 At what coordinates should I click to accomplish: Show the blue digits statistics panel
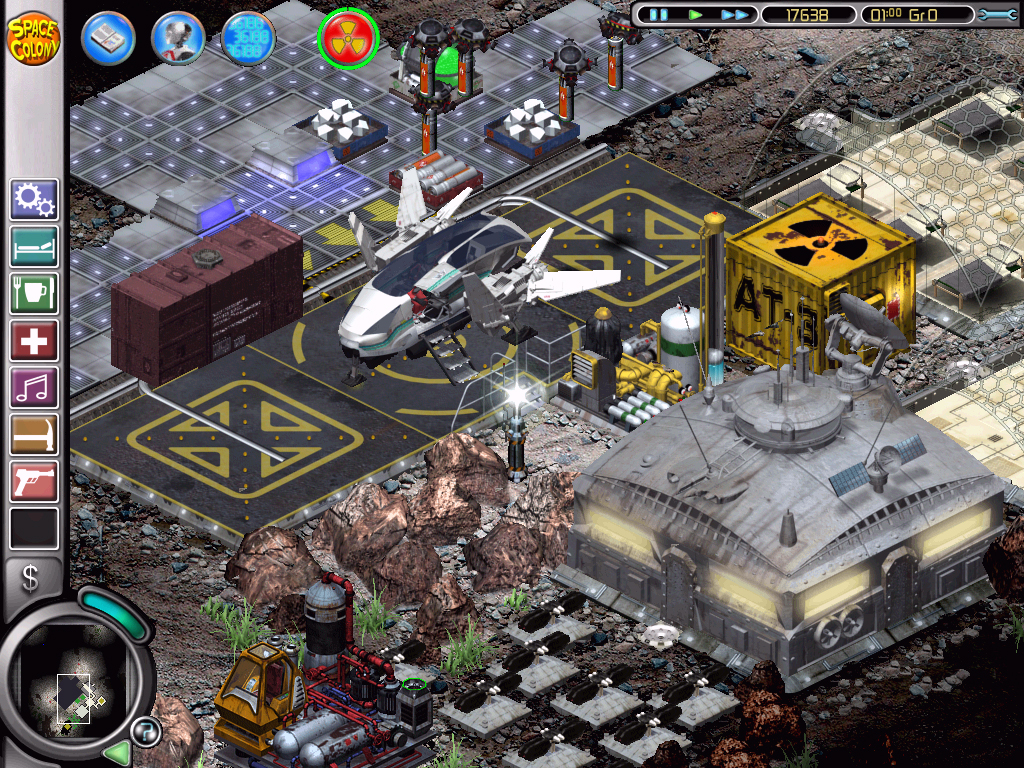coord(248,38)
